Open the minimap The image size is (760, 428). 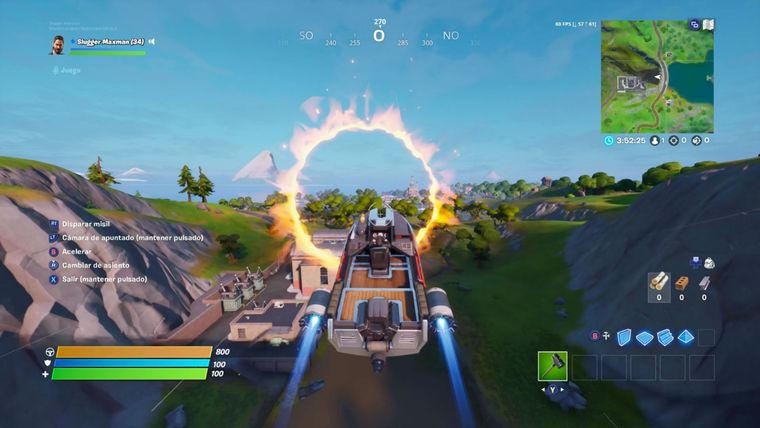pos(657,77)
